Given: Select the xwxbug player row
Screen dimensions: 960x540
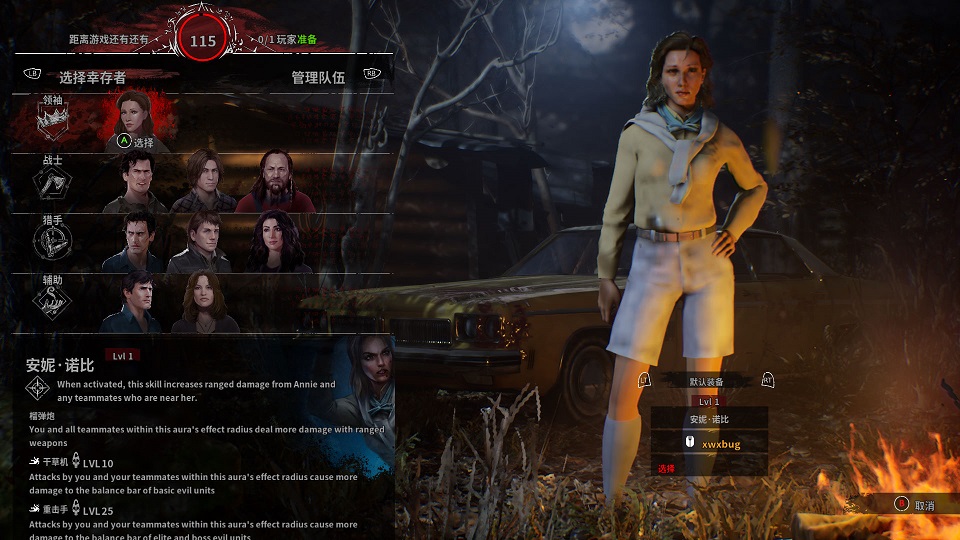Looking at the screenshot, I should [x=709, y=442].
